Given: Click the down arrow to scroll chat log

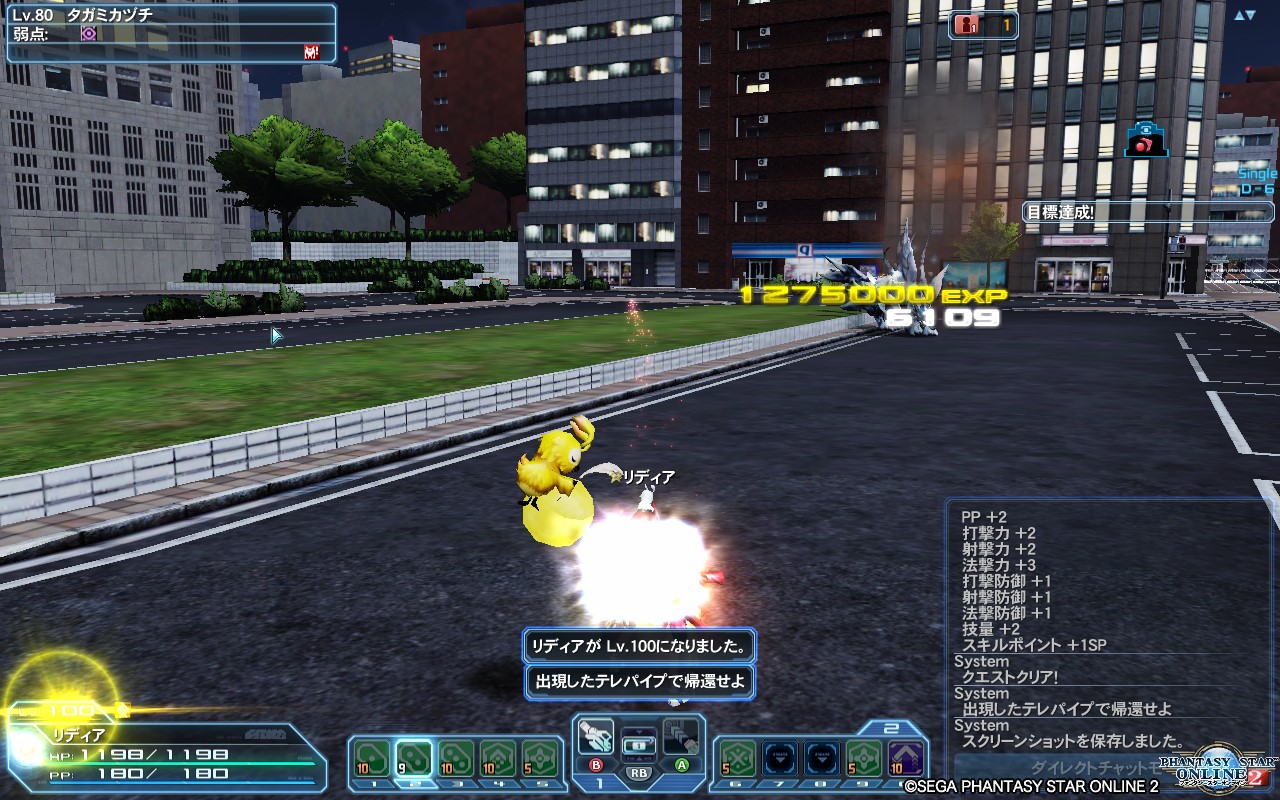Looking at the screenshot, I should coord(1253,13).
